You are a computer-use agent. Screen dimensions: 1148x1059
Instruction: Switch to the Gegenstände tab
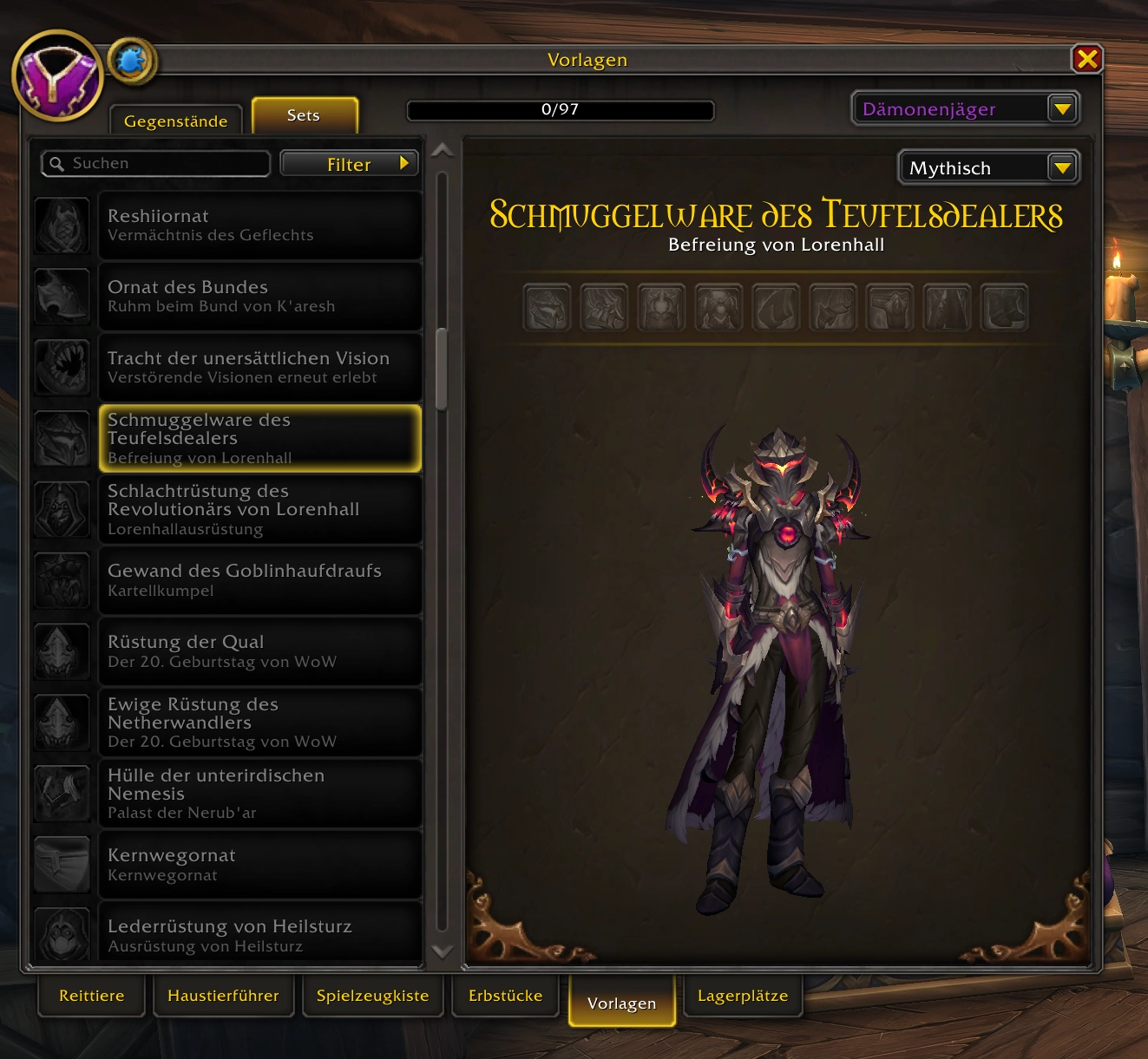(x=175, y=121)
